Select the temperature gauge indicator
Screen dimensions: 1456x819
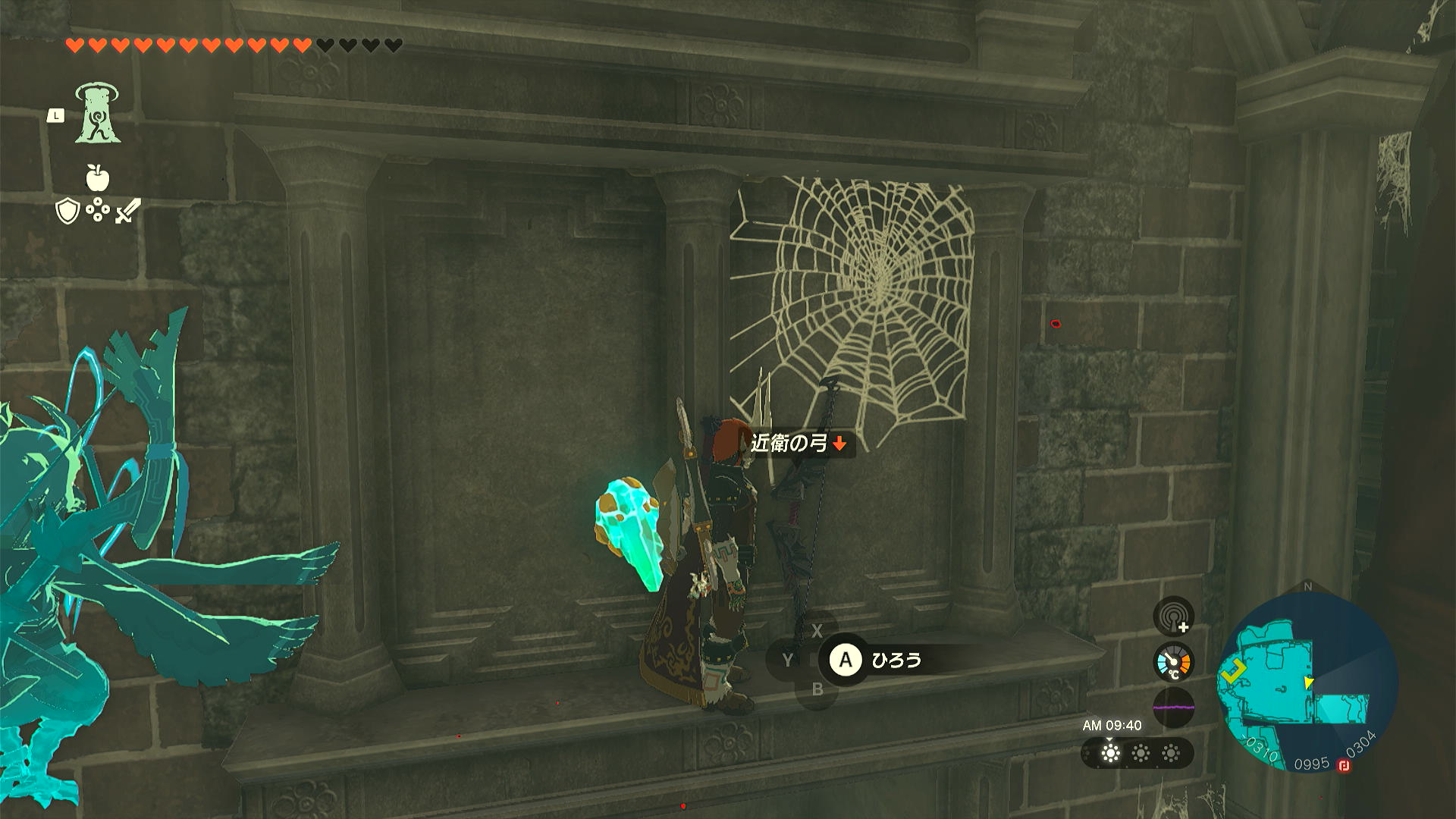[x=1172, y=661]
